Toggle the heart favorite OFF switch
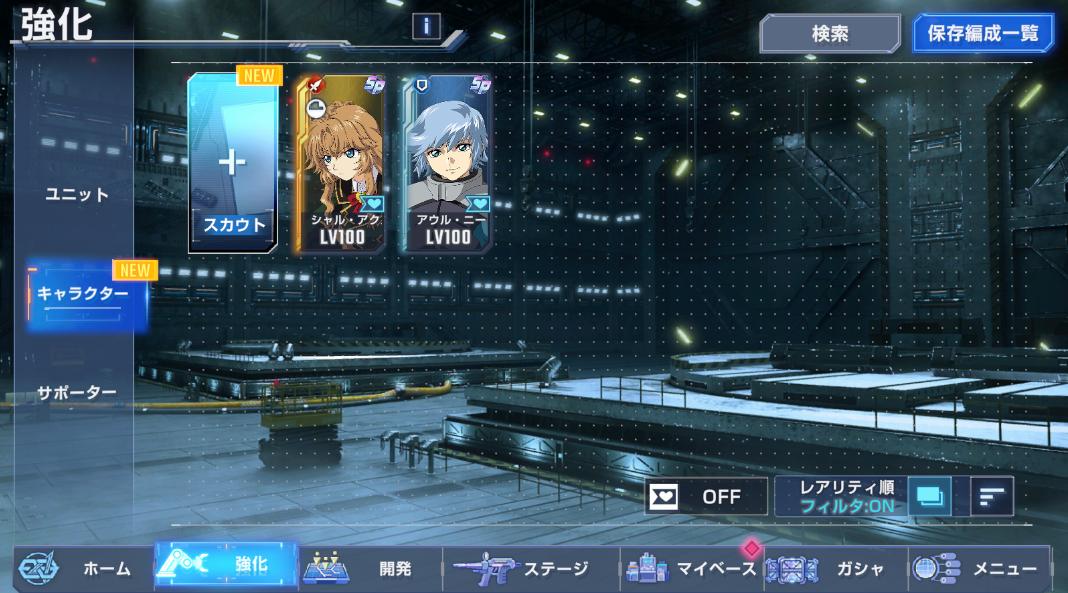Screen dimensions: 1068x593 [x=706, y=496]
